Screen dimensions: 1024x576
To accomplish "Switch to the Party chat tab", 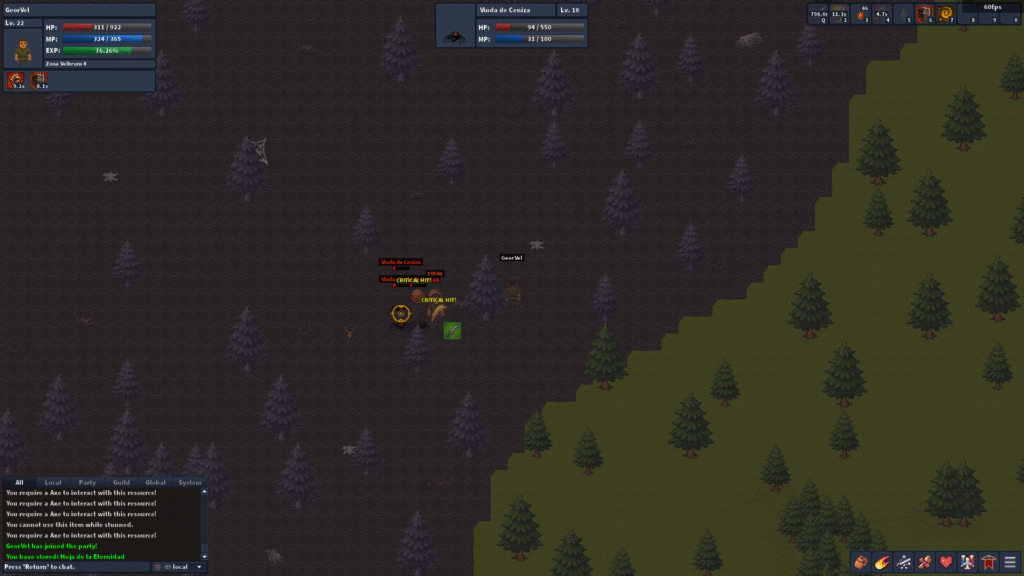I will (x=87, y=482).
